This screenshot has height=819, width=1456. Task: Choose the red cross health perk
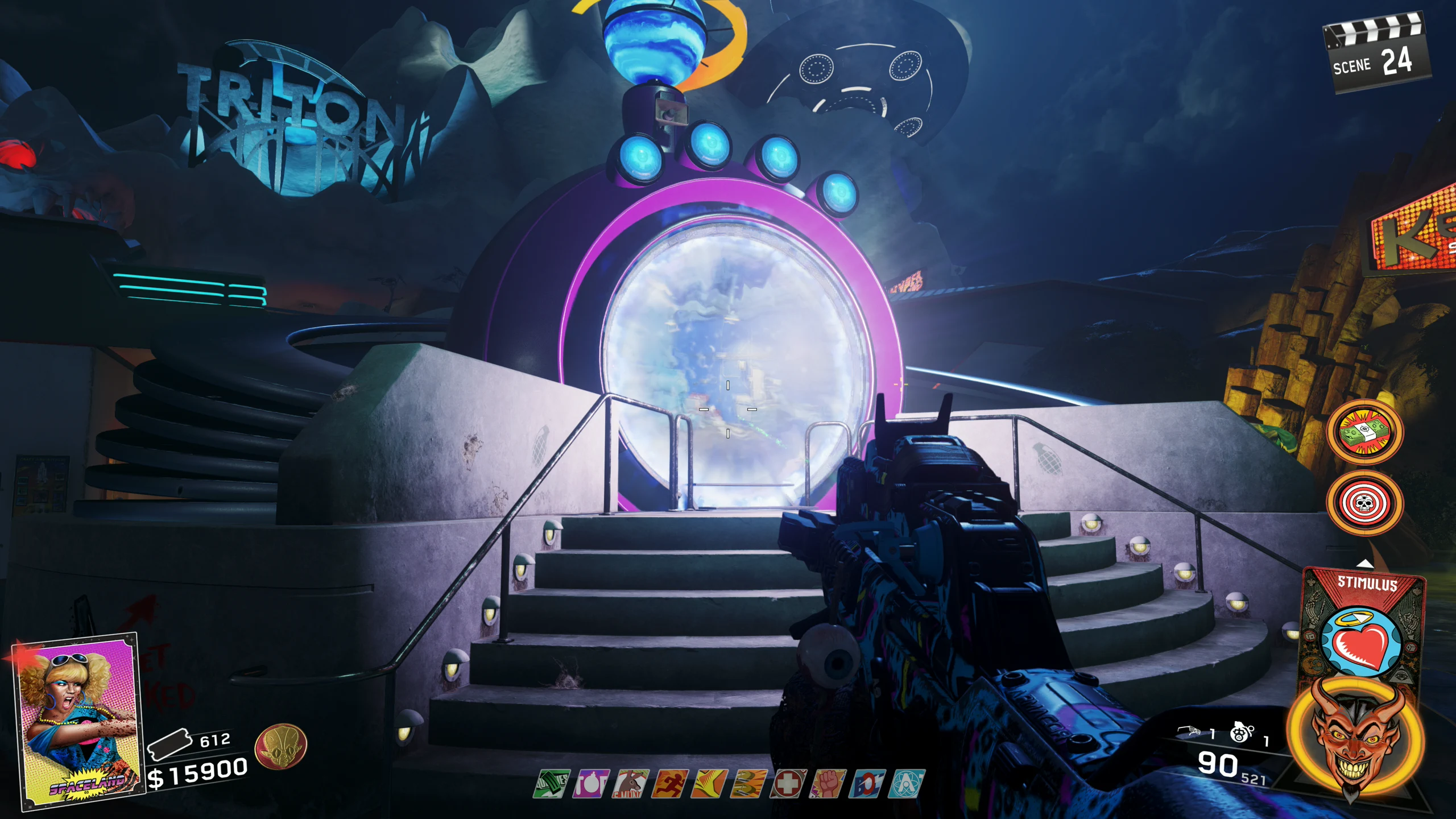click(x=788, y=784)
